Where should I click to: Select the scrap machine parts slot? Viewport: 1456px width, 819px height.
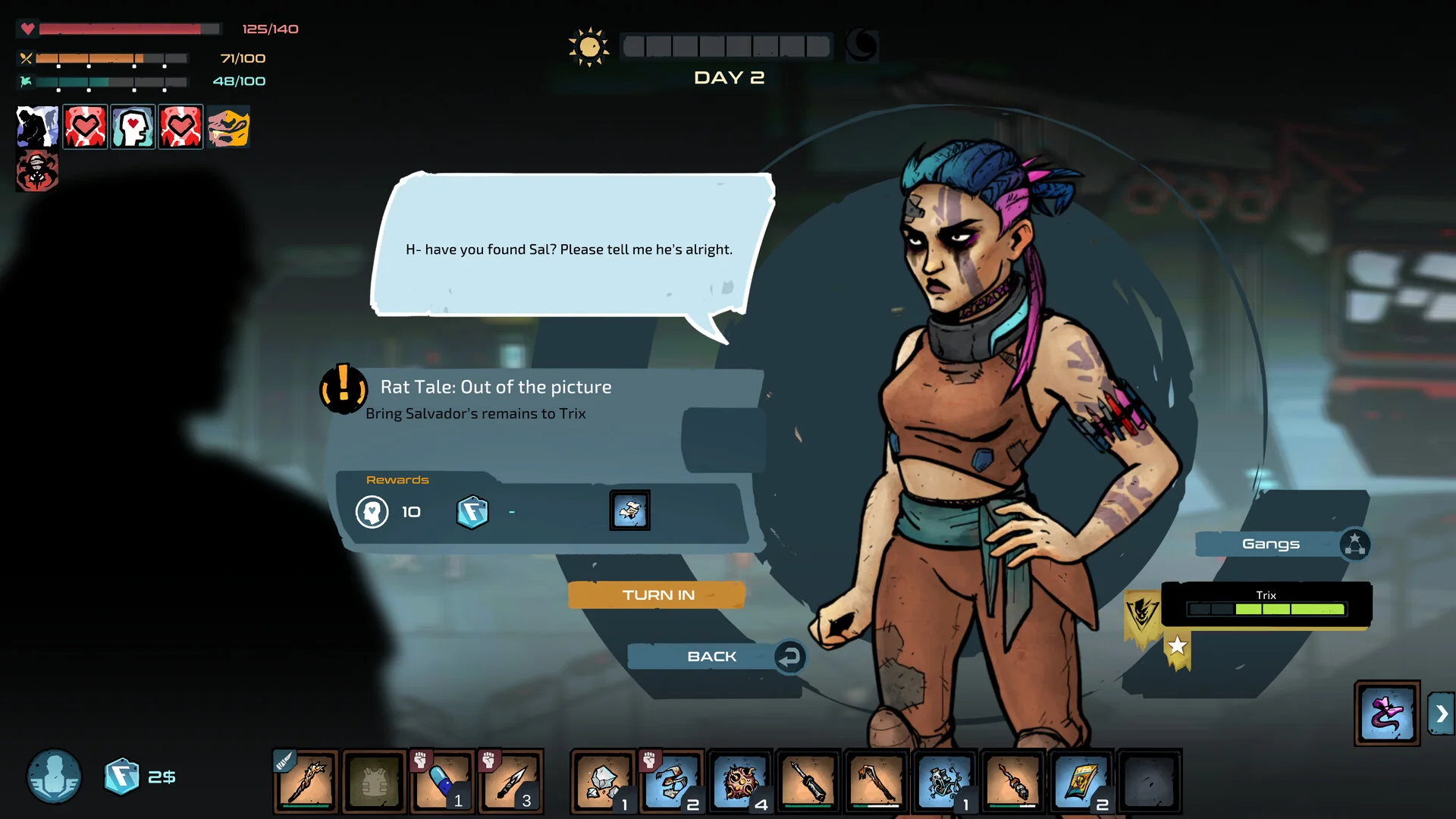944,781
